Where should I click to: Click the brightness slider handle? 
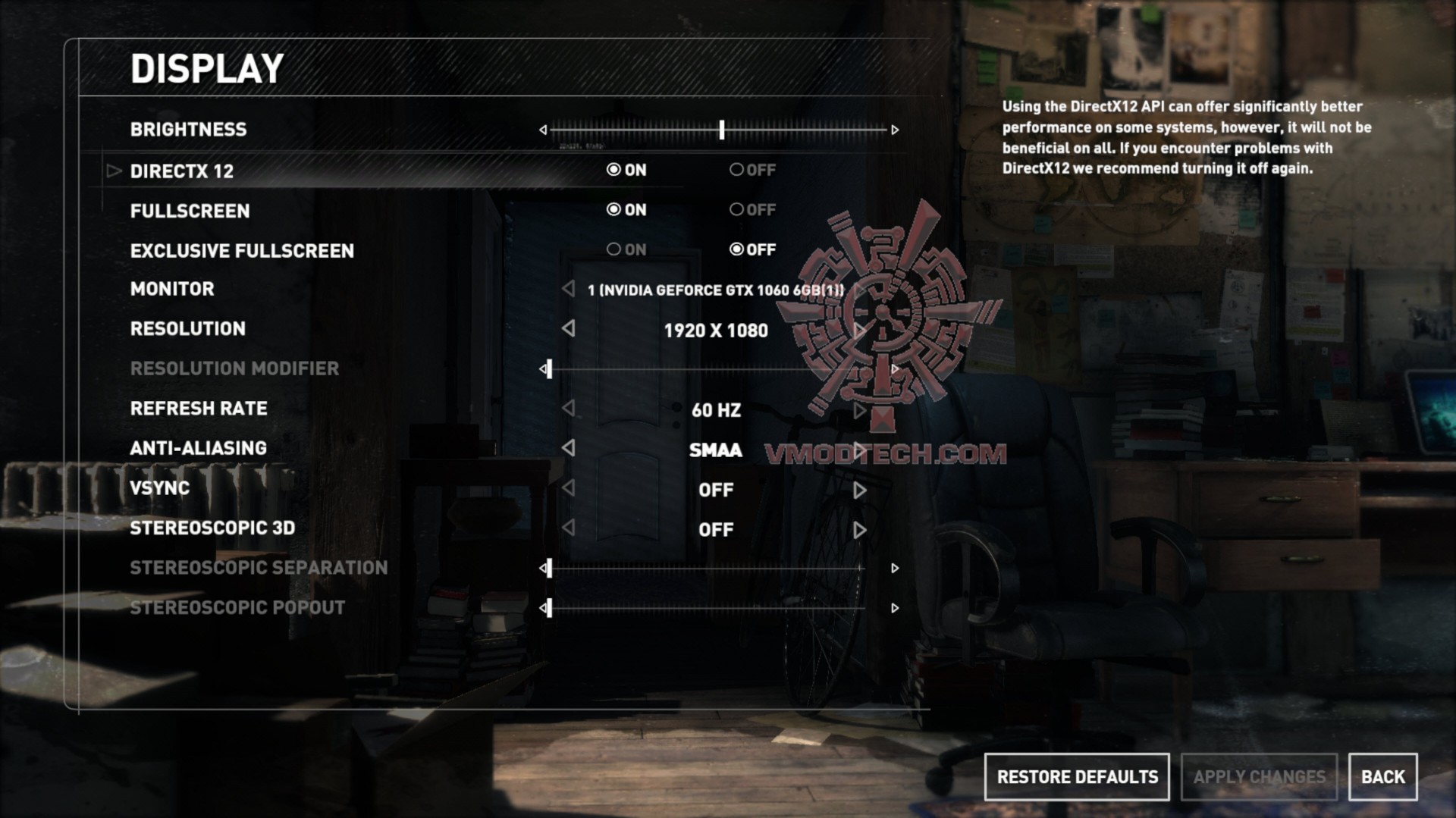click(x=722, y=130)
